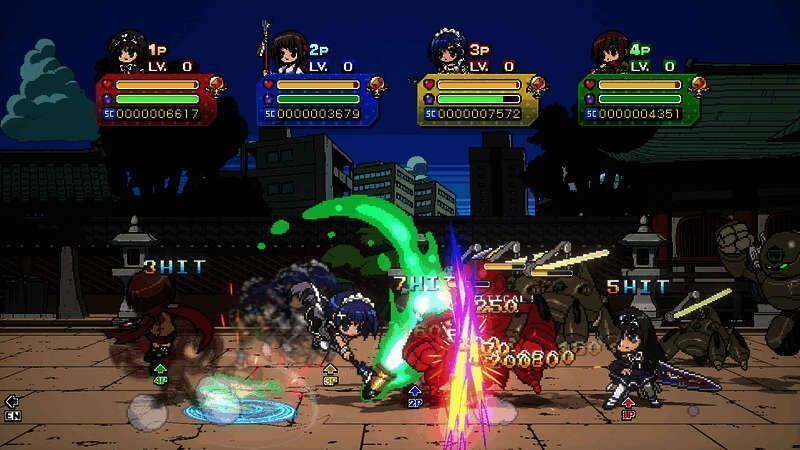Click the orb icon on the red 1P panel
Viewport: 800px width, 450px height.
tap(215, 86)
